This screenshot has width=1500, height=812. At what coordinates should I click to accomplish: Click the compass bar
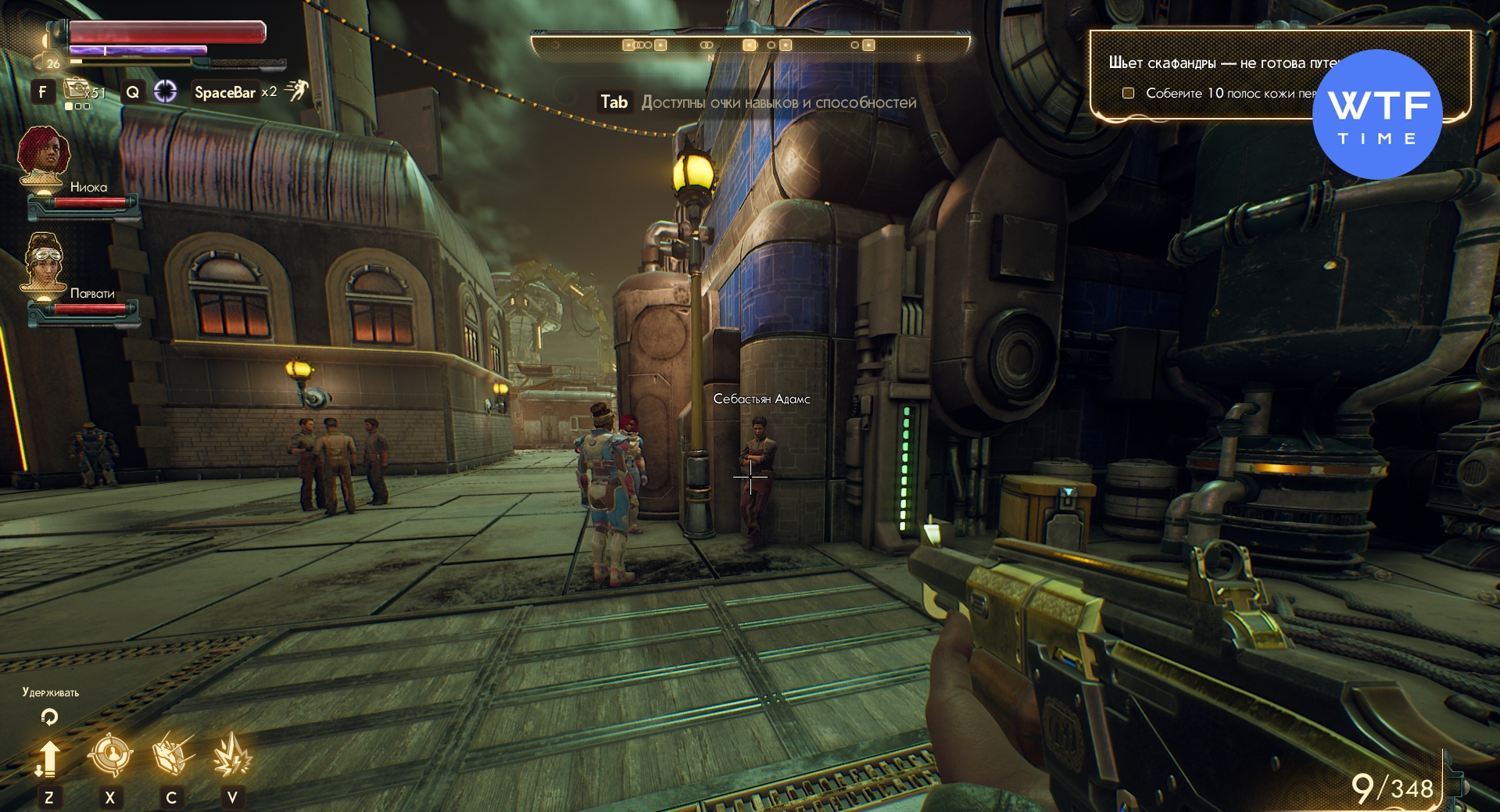click(750, 45)
